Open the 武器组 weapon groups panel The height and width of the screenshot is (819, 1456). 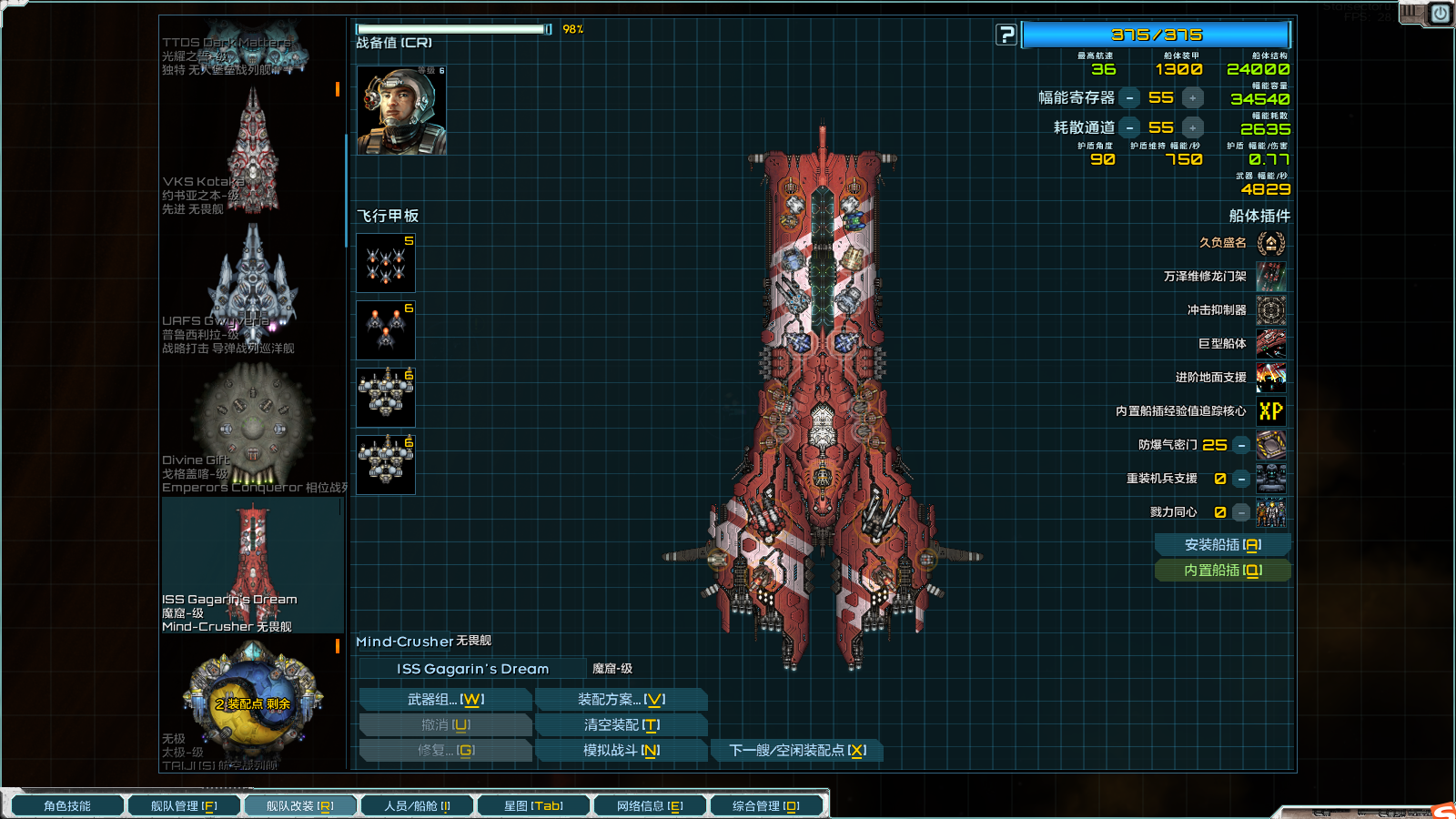click(x=445, y=700)
